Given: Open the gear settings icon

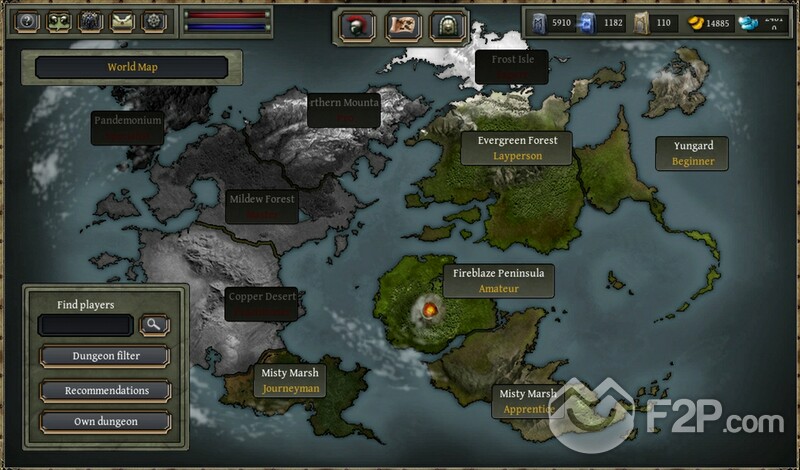Looking at the screenshot, I should pos(154,21).
